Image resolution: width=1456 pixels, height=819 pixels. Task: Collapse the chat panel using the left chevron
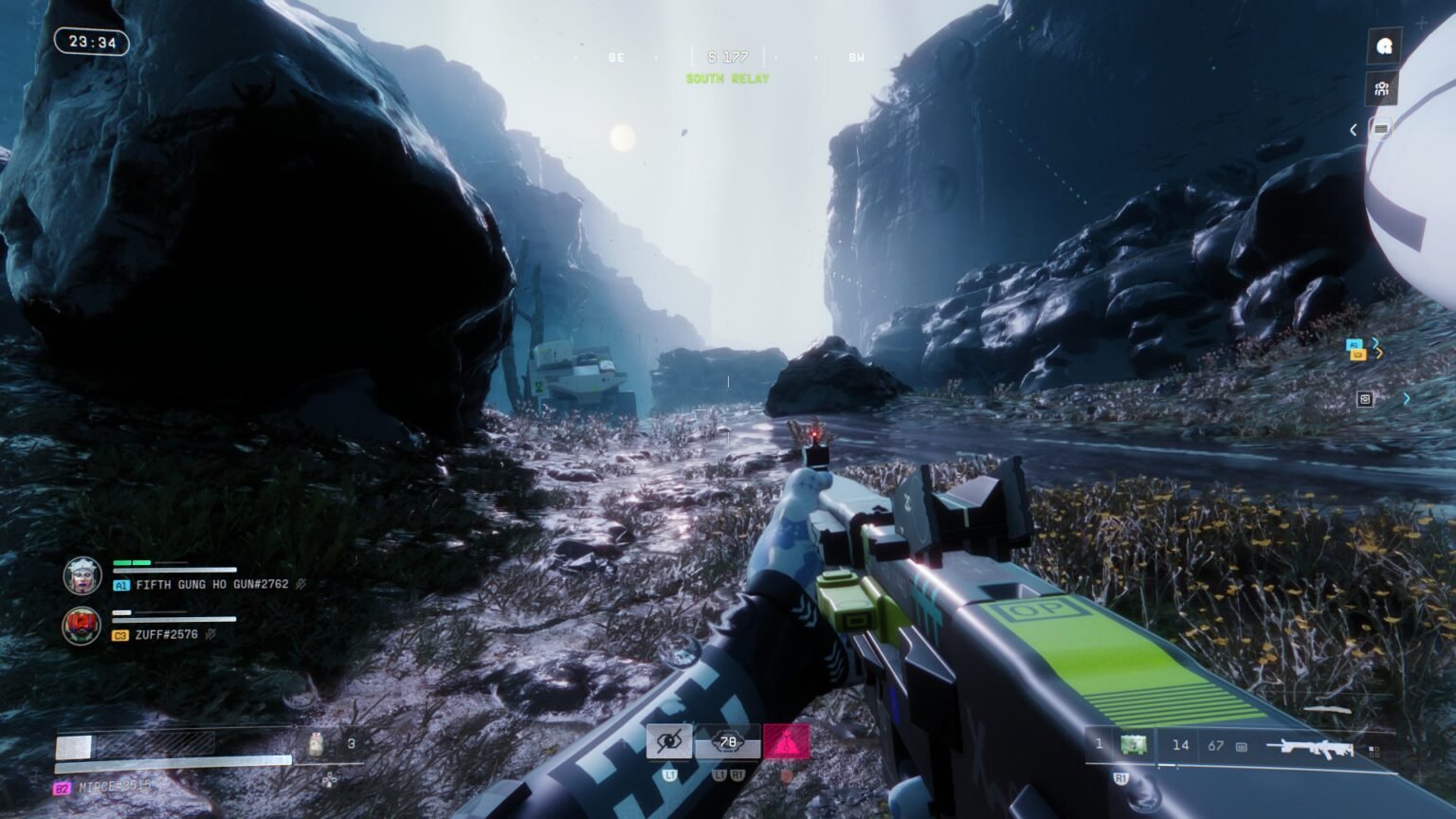1353,129
